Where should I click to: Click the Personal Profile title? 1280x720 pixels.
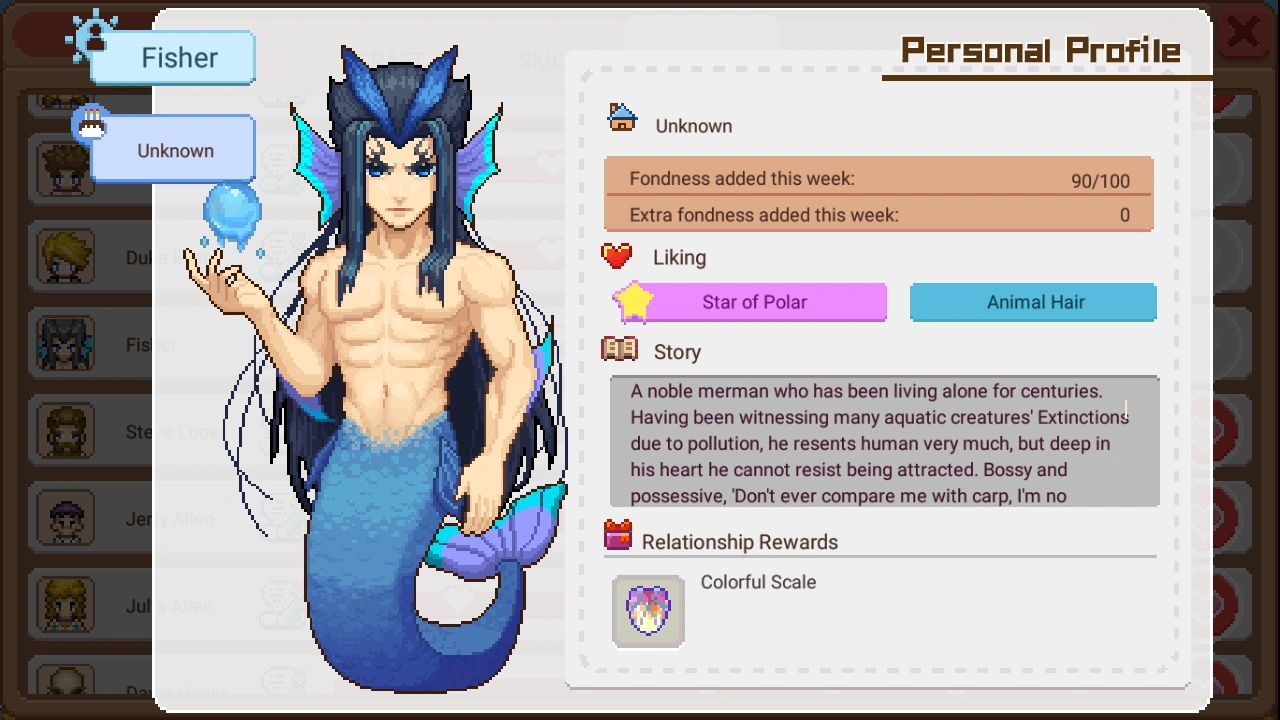pyautogui.click(x=1040, y=48)
